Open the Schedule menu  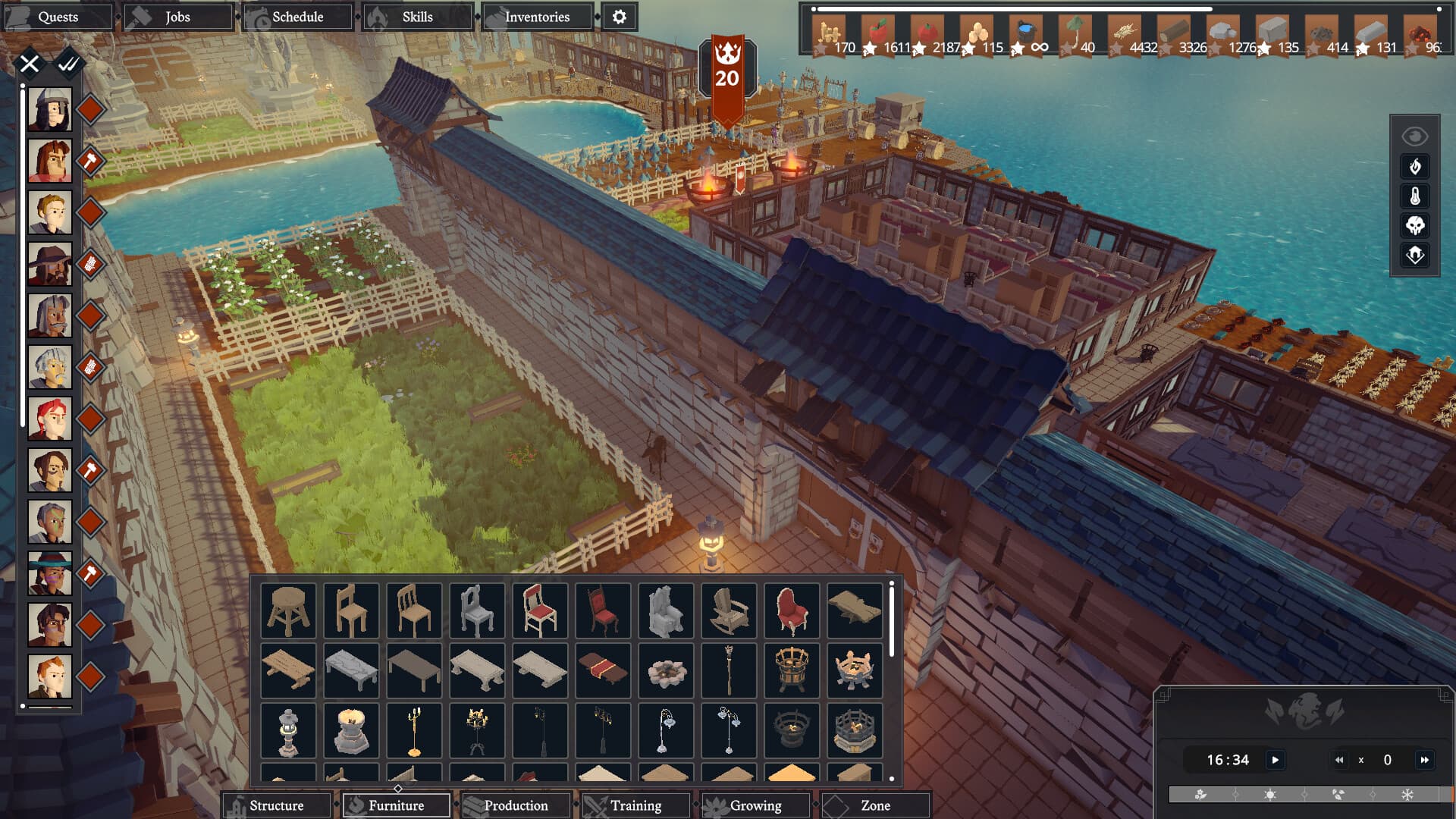point(297,16)
